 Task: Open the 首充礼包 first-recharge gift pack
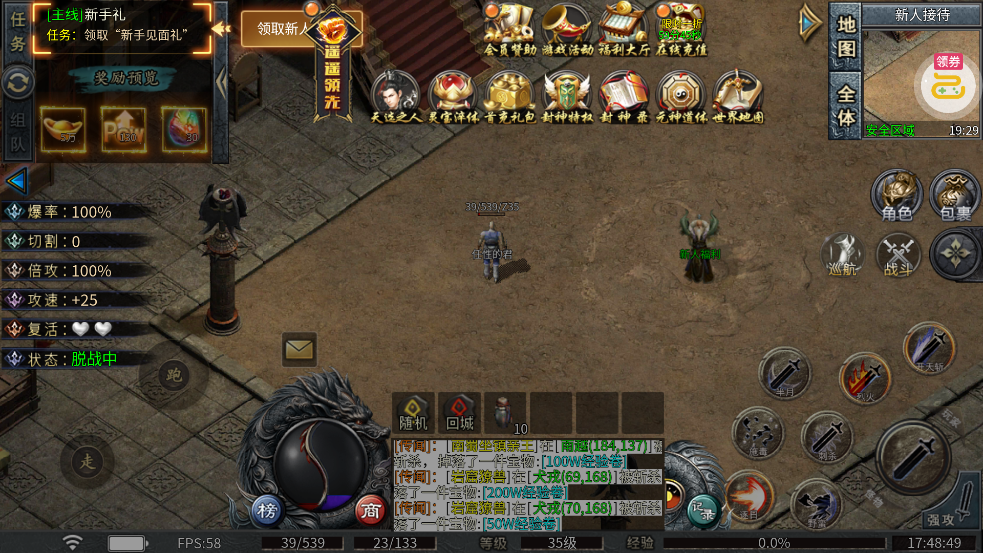(509, 96)
